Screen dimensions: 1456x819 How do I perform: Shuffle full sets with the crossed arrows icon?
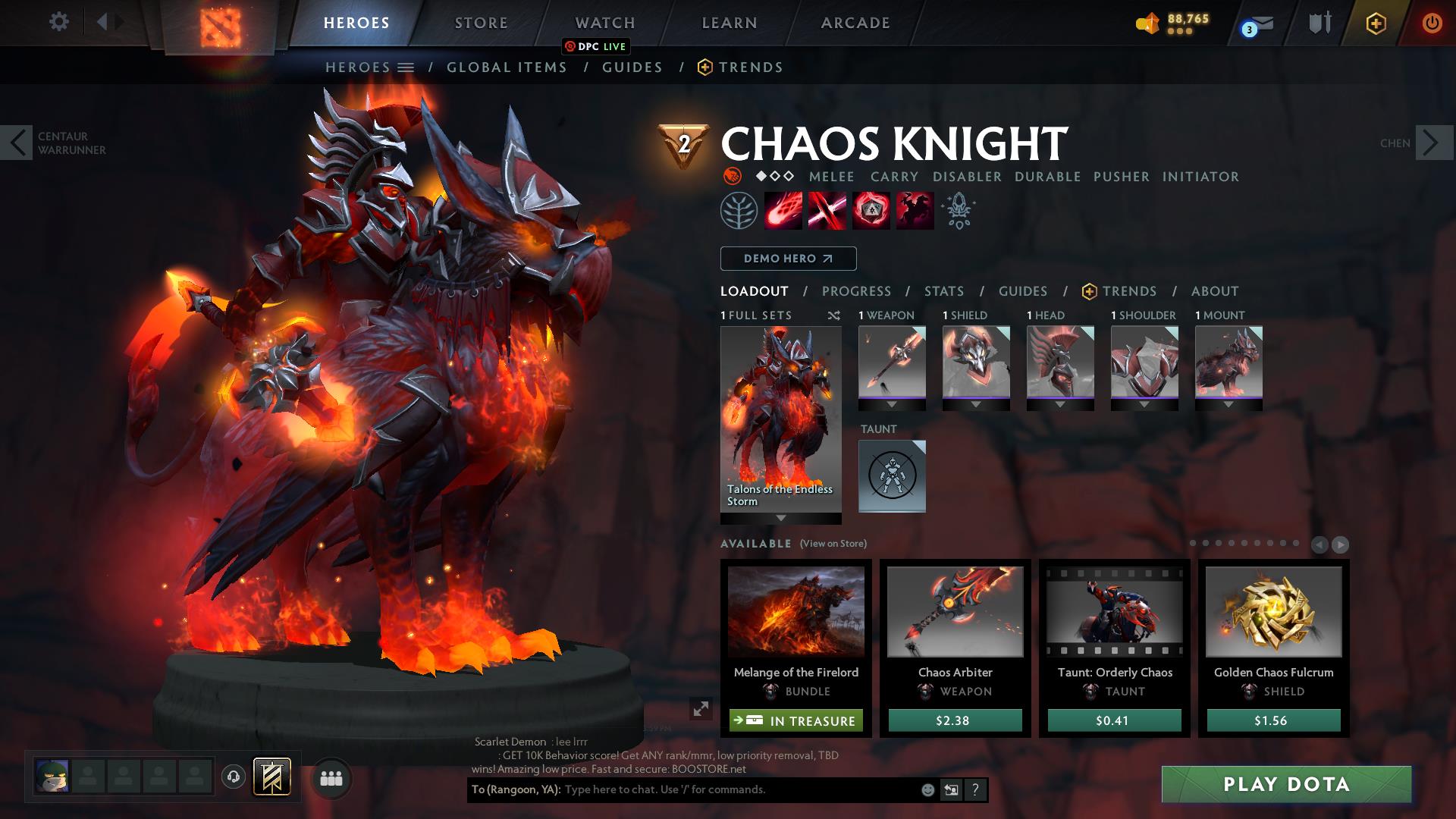click(836, 315)
